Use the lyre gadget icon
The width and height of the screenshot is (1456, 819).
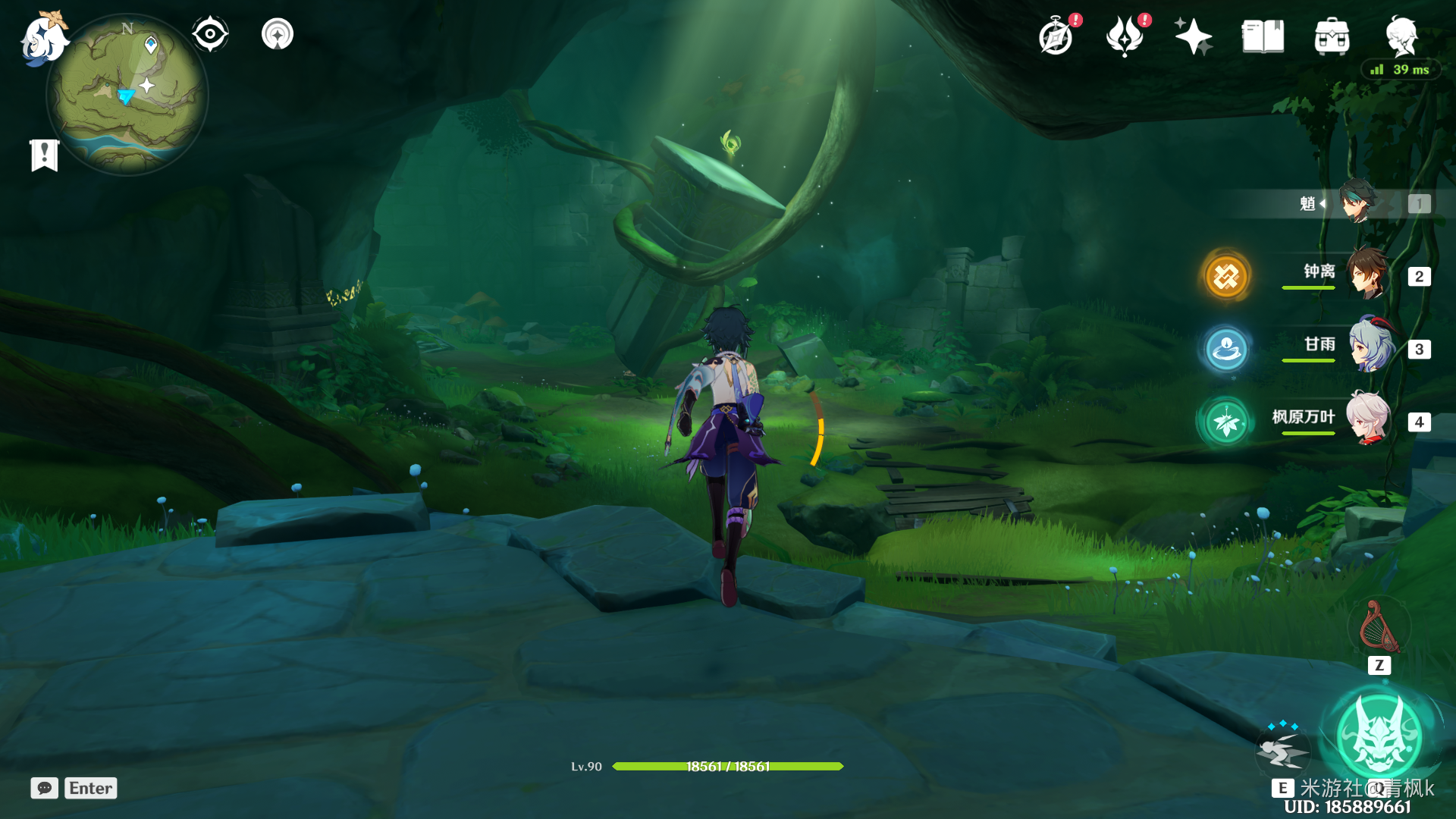[1379, 629]
